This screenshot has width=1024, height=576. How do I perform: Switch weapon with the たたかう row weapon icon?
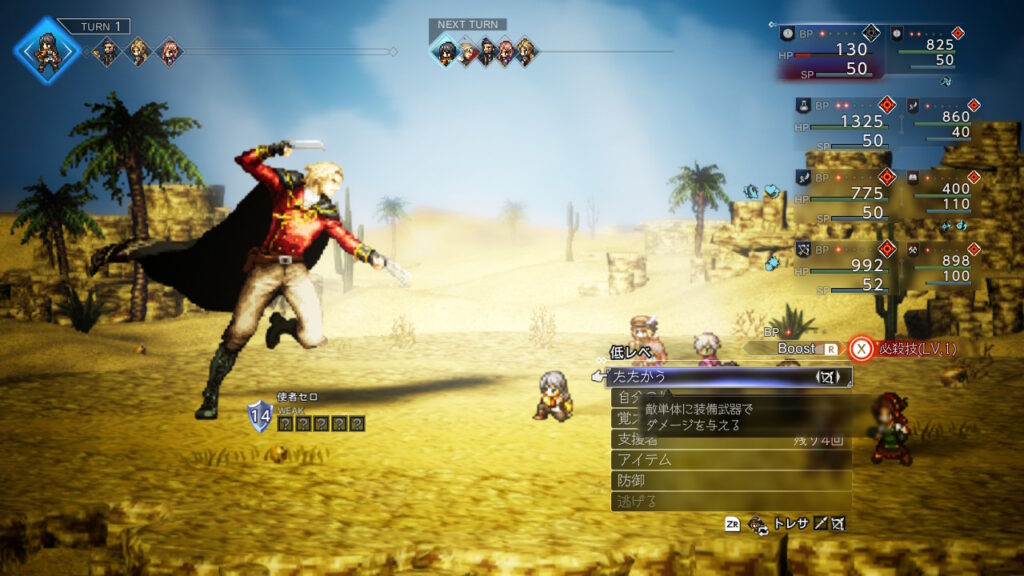point(828,377)
